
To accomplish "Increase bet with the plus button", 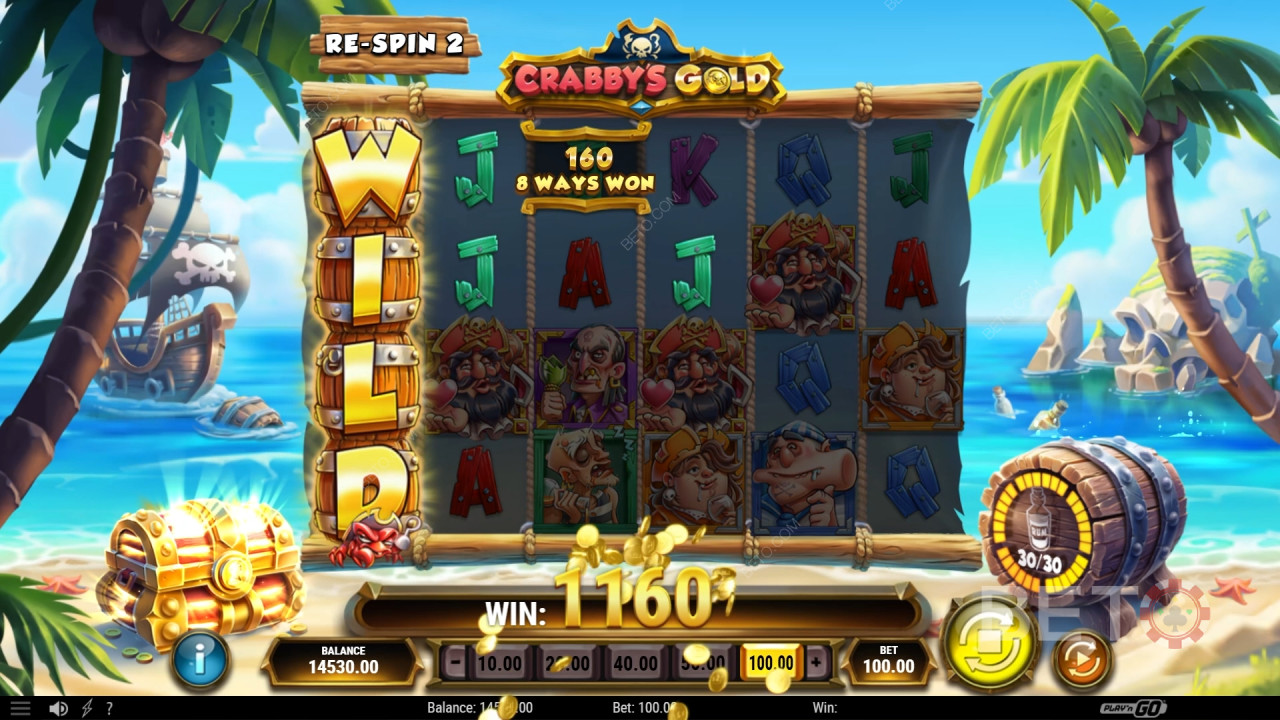I will [815, 662].
